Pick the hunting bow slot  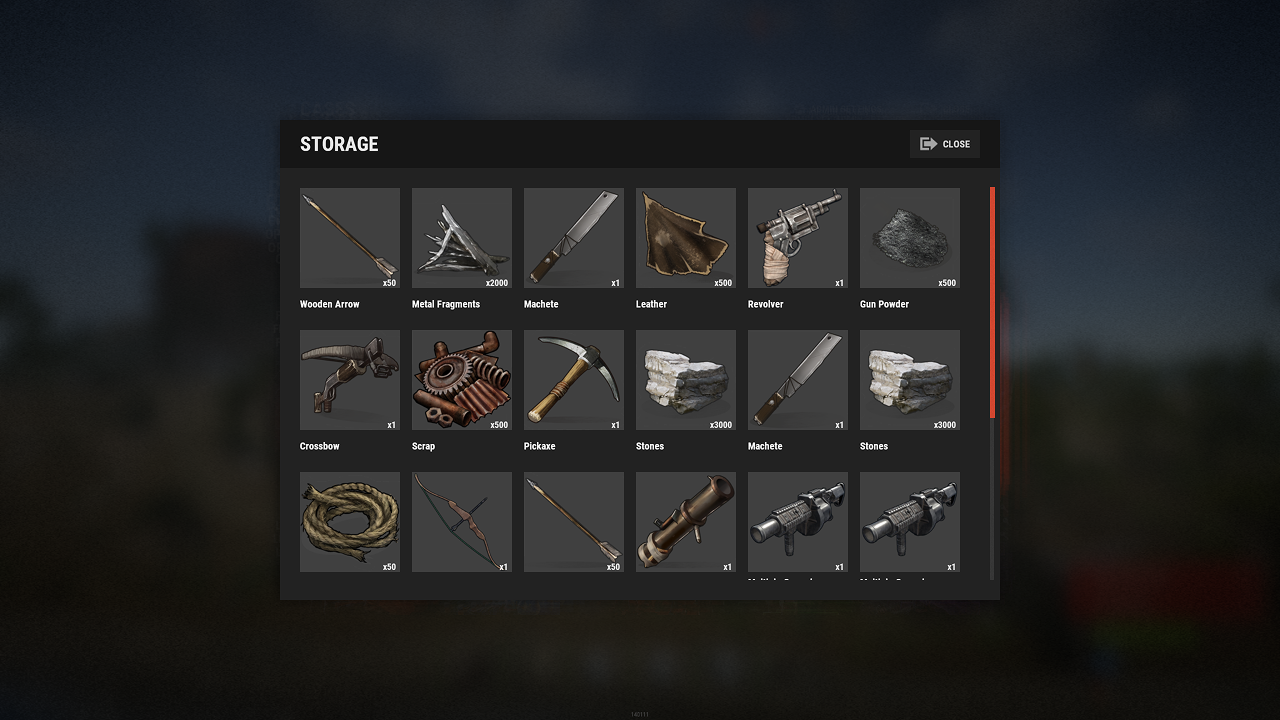coord(462,522)
